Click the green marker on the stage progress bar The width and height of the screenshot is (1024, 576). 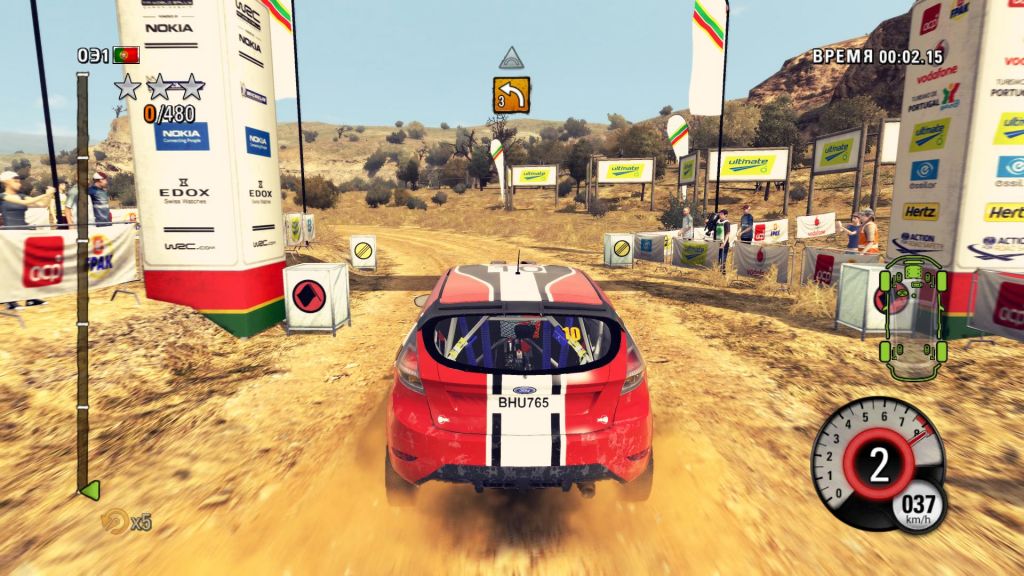[89, 490]
